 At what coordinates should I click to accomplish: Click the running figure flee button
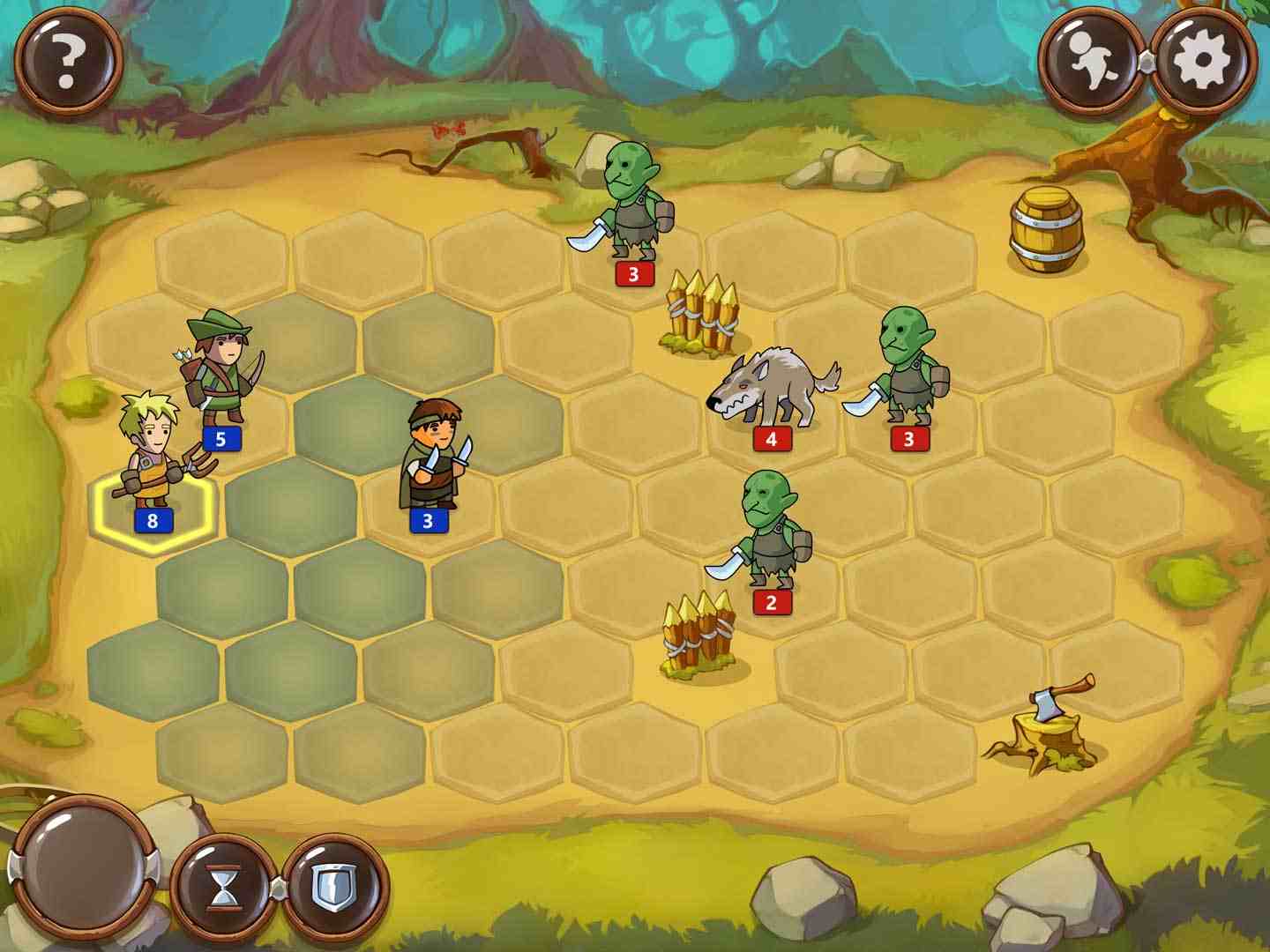(x=1094, y=60)
